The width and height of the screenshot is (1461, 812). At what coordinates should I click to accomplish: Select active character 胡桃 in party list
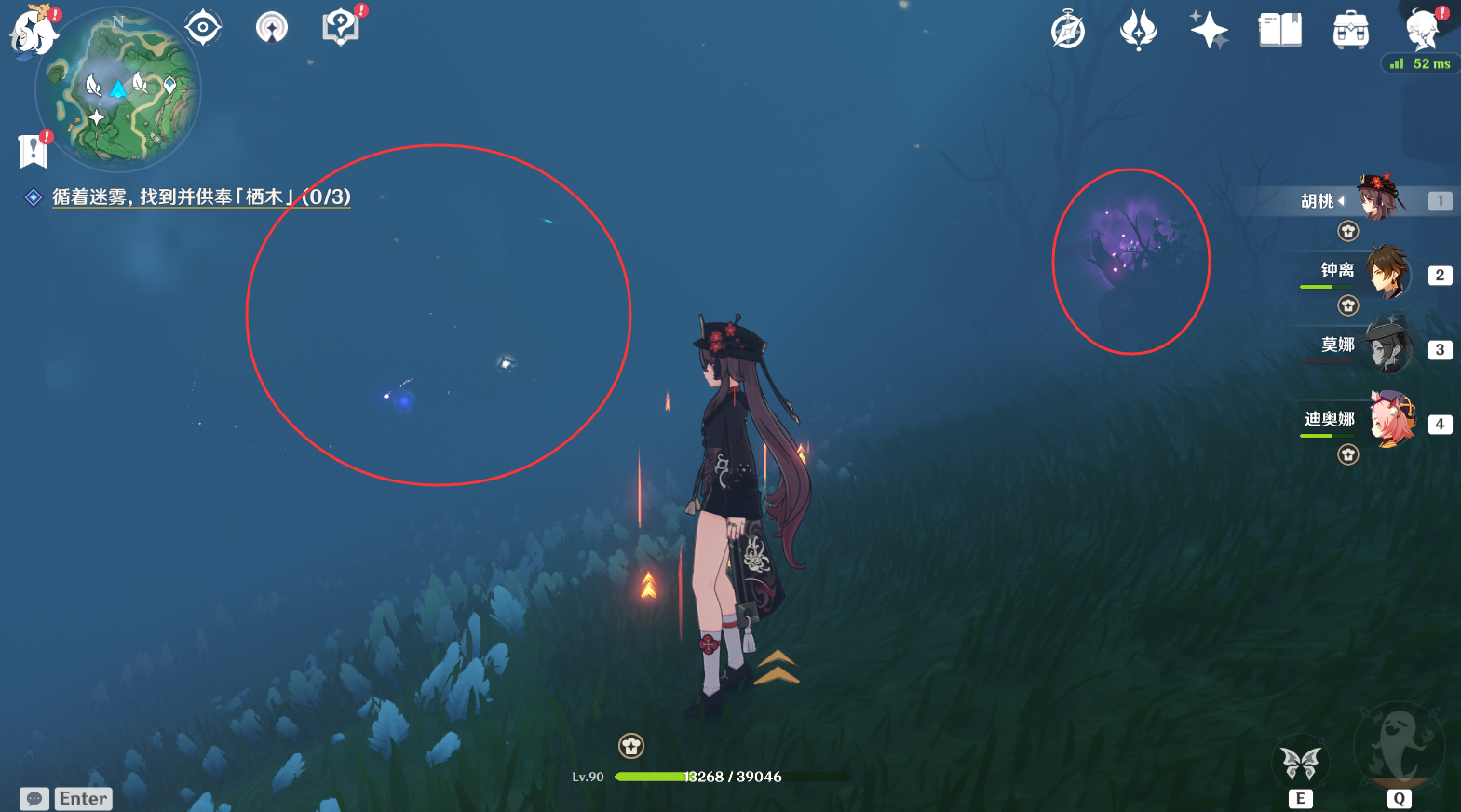click(x=1378, y=198)
